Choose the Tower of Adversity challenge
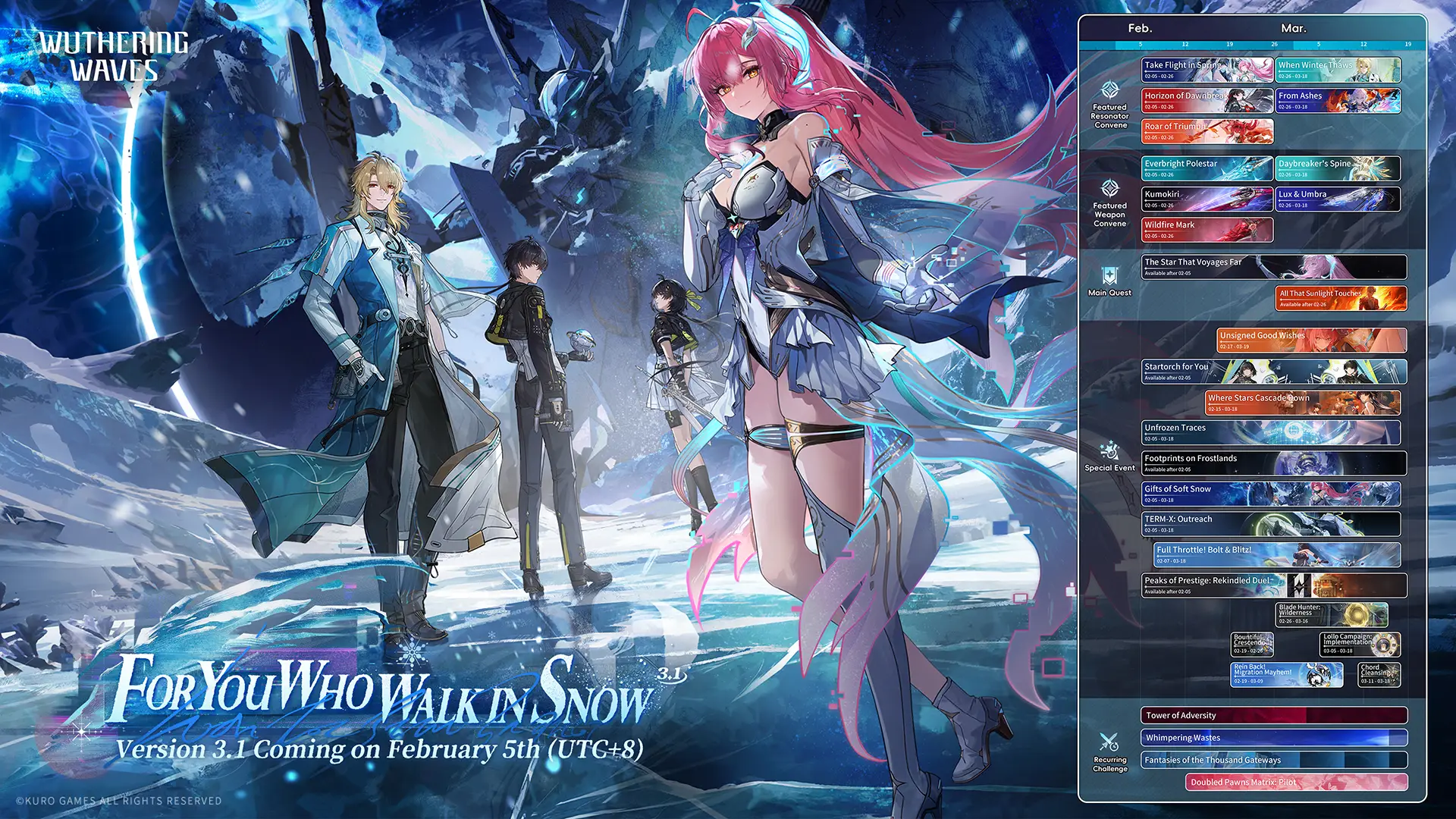Image resolution: width=1456 pixels, height=819 pixels. tap(1274, 715)
